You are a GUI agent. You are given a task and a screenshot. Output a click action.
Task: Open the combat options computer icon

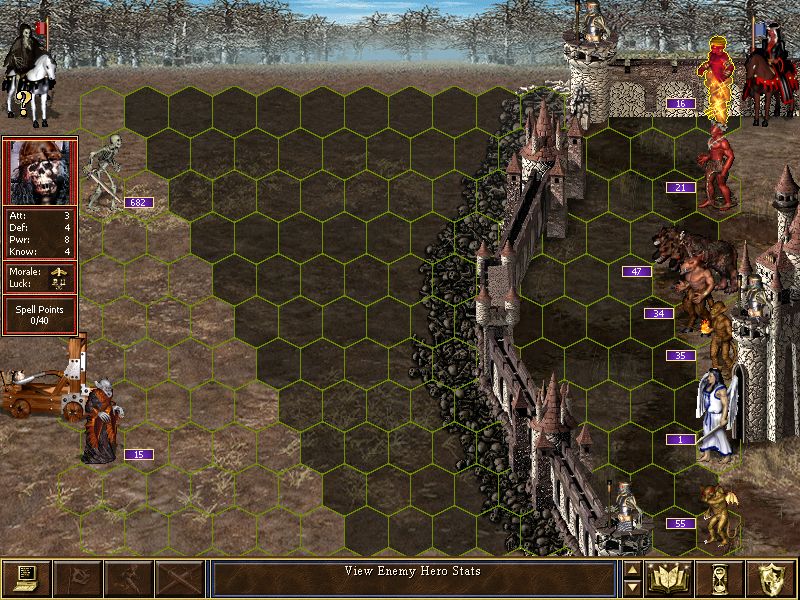coord(26,577)
